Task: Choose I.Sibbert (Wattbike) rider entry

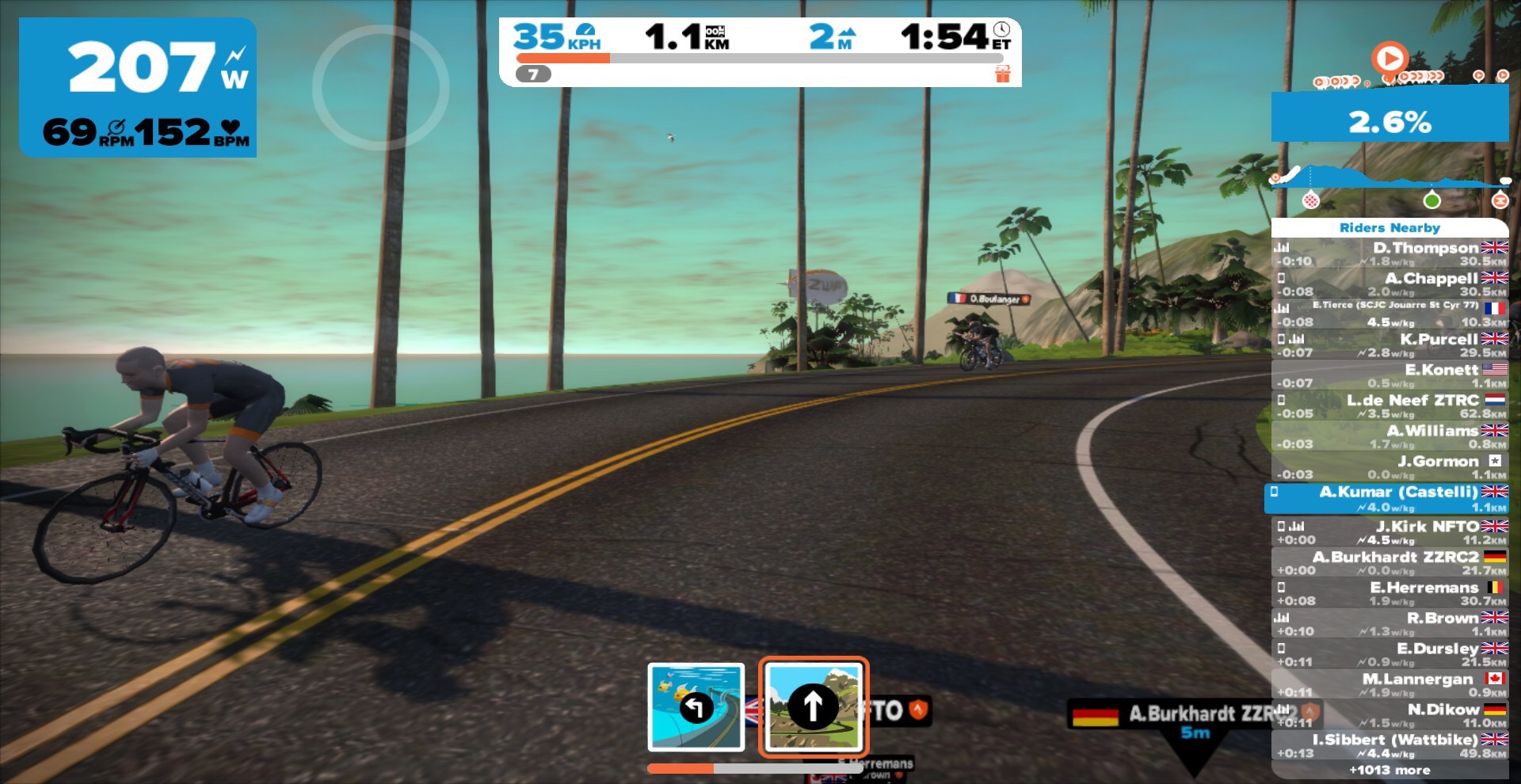Action: (x=1389, y=746)
